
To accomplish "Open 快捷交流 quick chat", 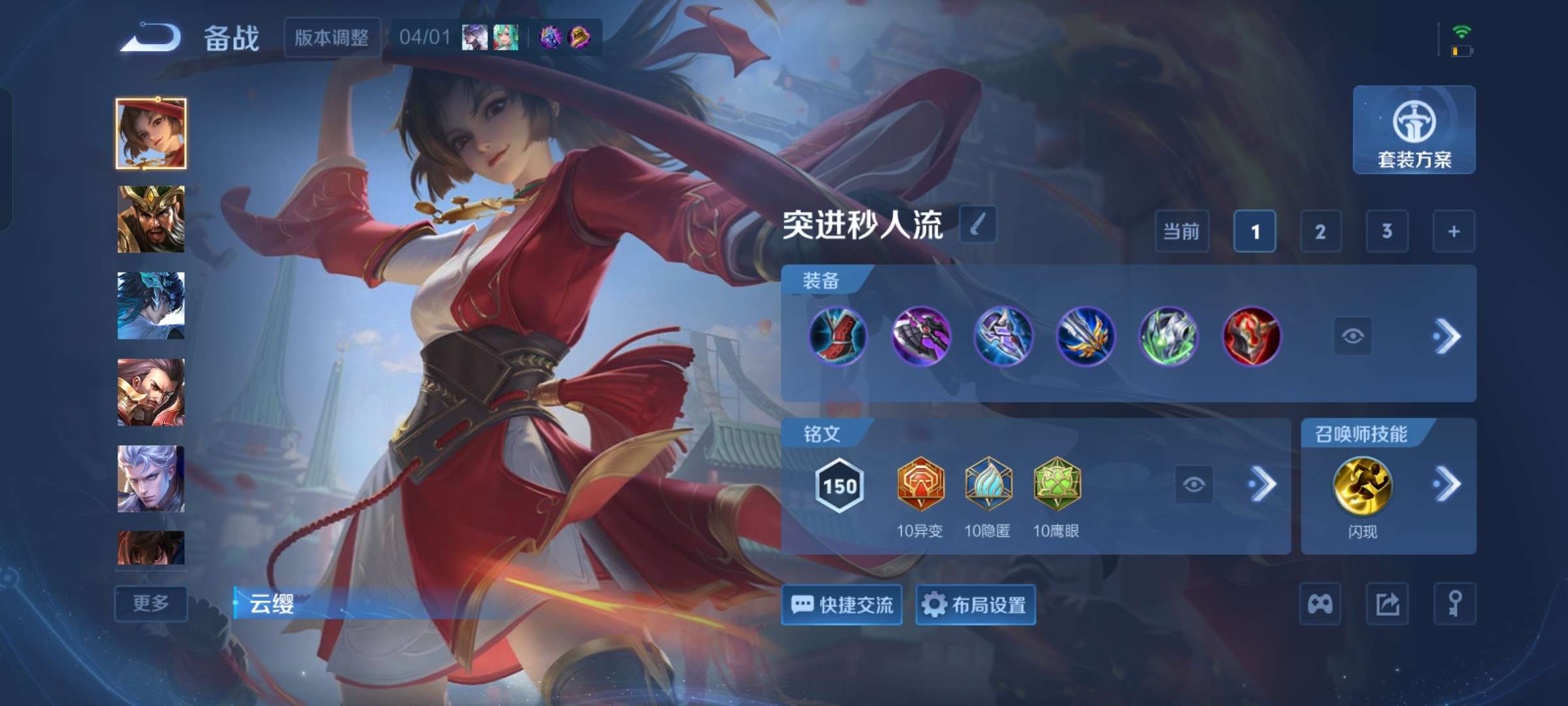I will [841, 605].
